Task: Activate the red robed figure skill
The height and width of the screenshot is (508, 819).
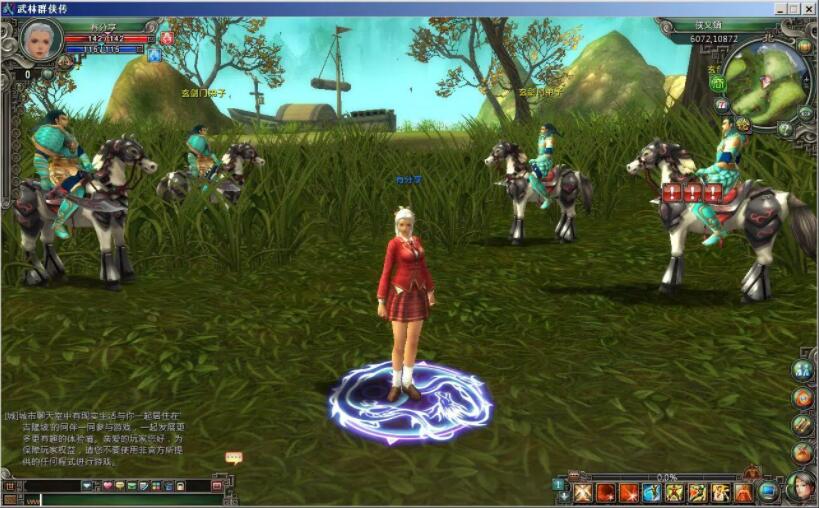Action: [743, 492]
